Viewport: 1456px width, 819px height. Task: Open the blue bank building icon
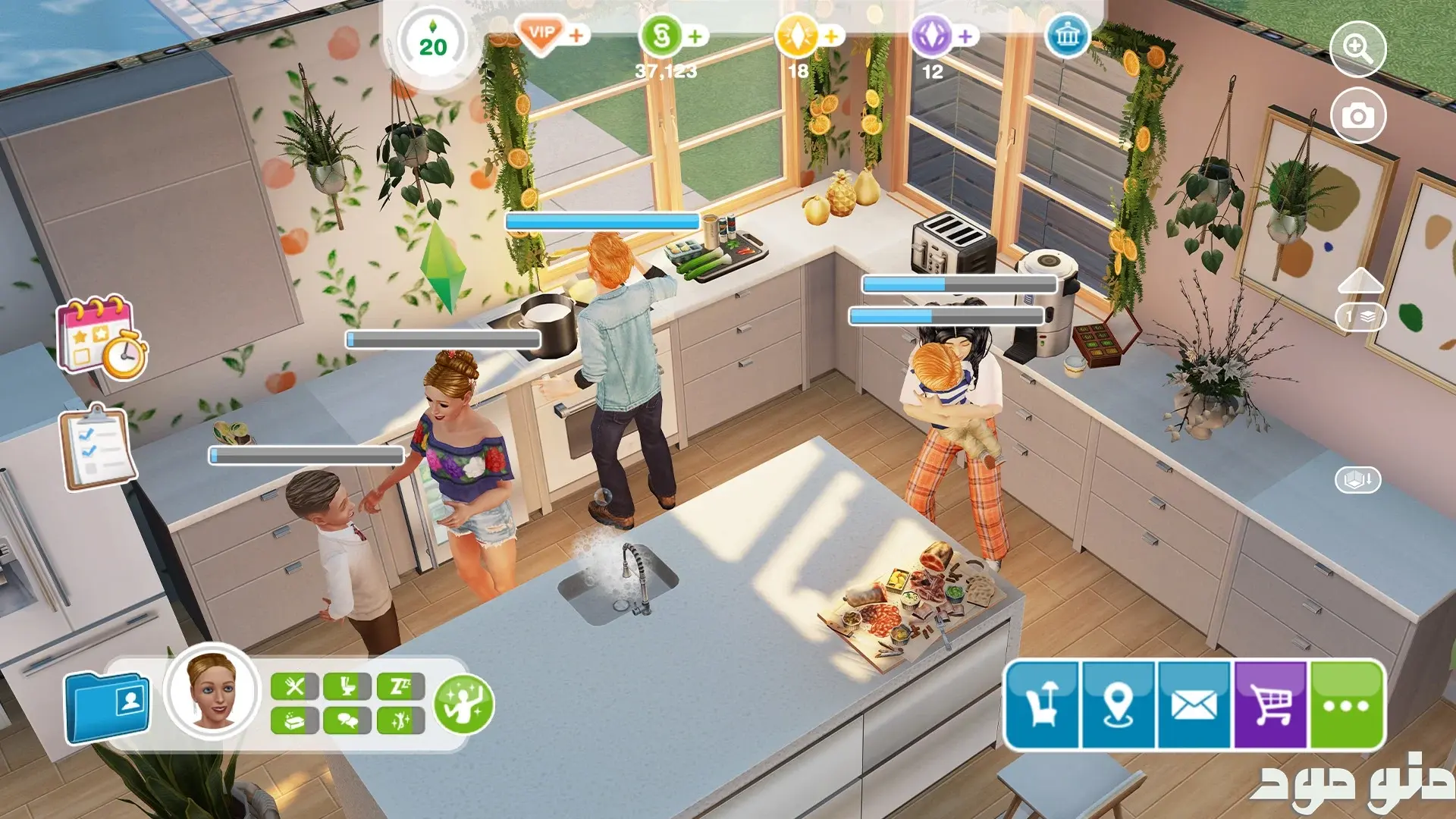click(1067, 35)
